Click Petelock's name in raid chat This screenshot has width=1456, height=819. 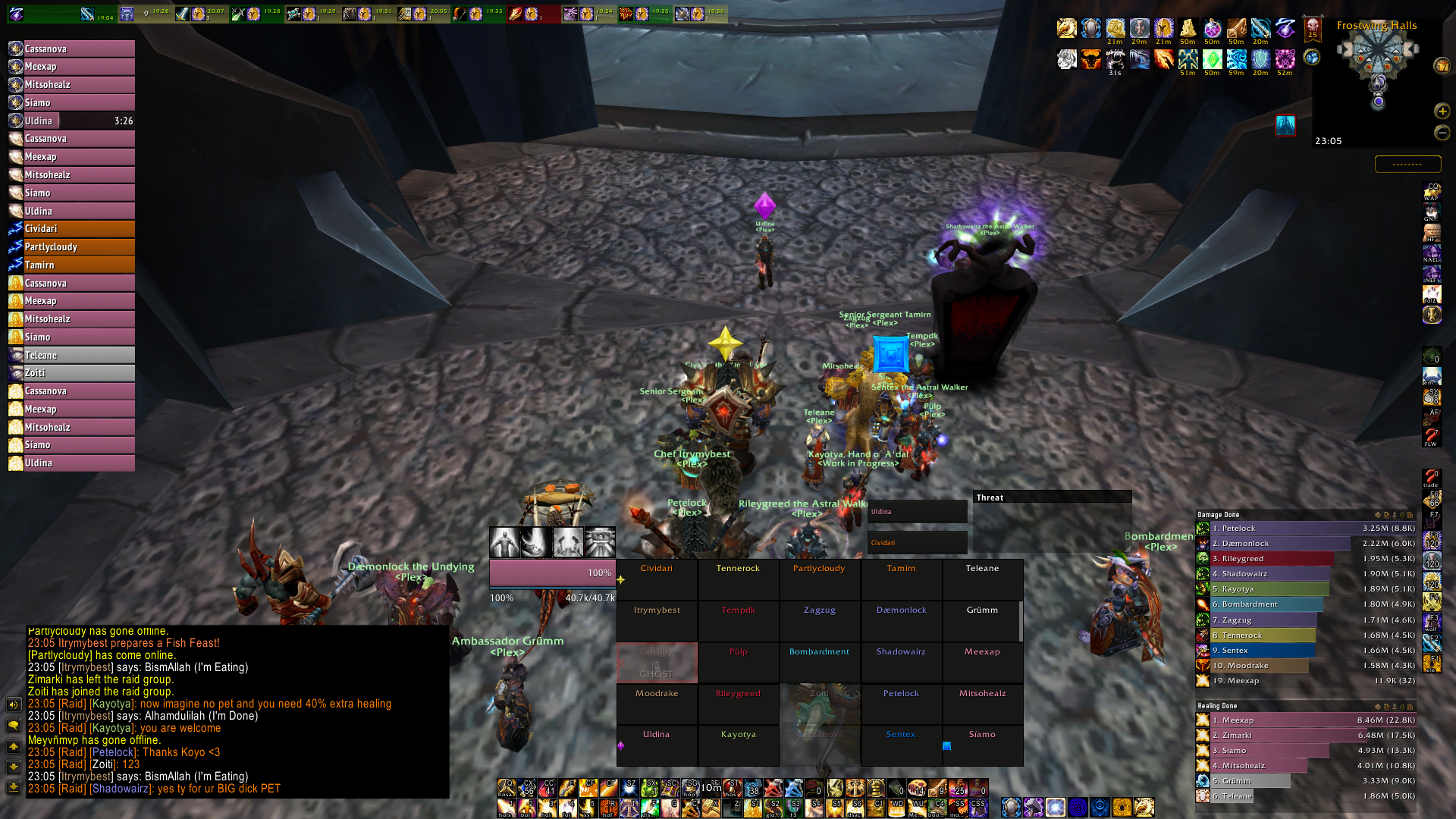point(114,752)
